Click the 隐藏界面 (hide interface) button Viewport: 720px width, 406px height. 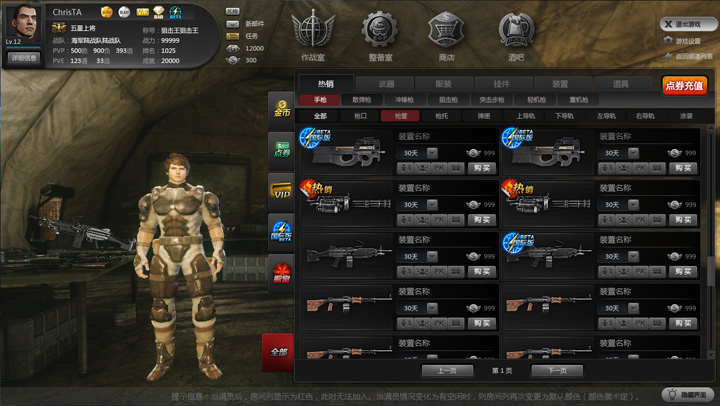[x=689, y=395]
